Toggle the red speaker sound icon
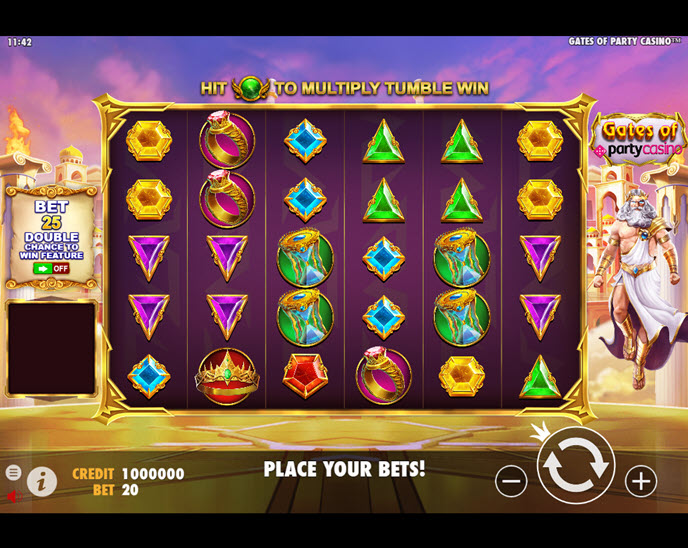This screenshot has height=548, width=688. [x=12, y=495]
